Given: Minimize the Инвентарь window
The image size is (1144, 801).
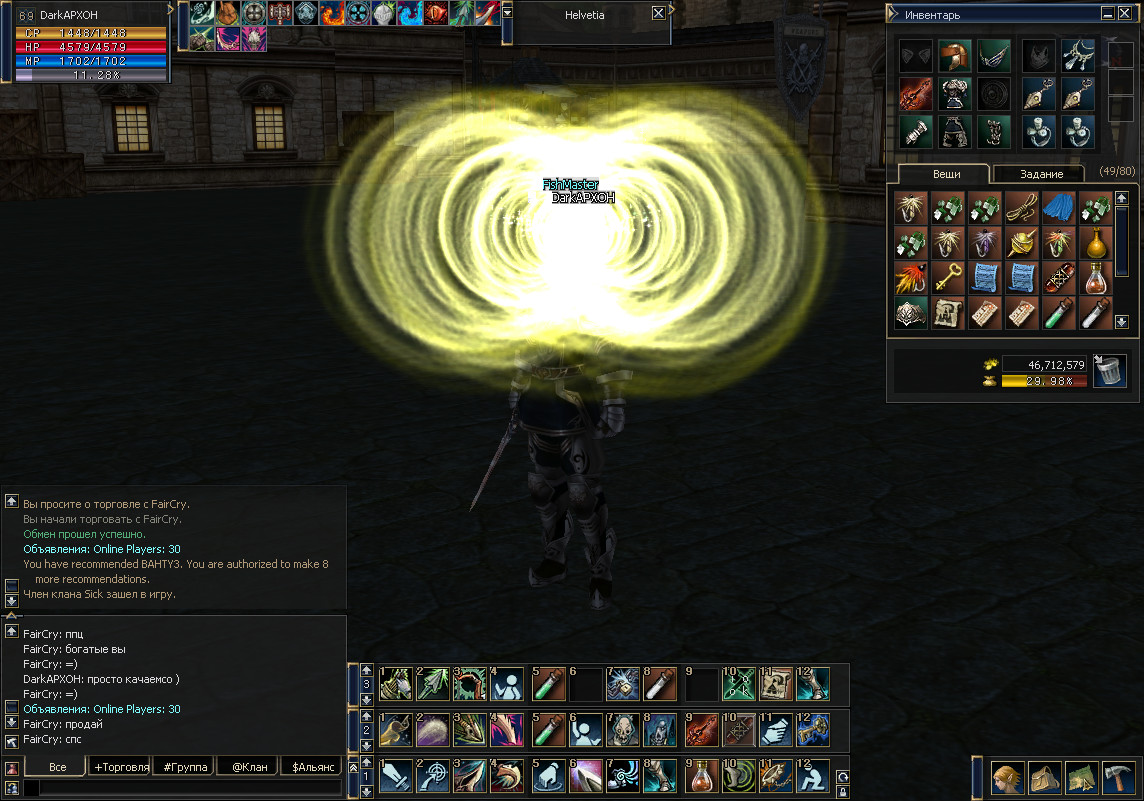Looking at the screenshot, I should click(x=1108, y=14).
